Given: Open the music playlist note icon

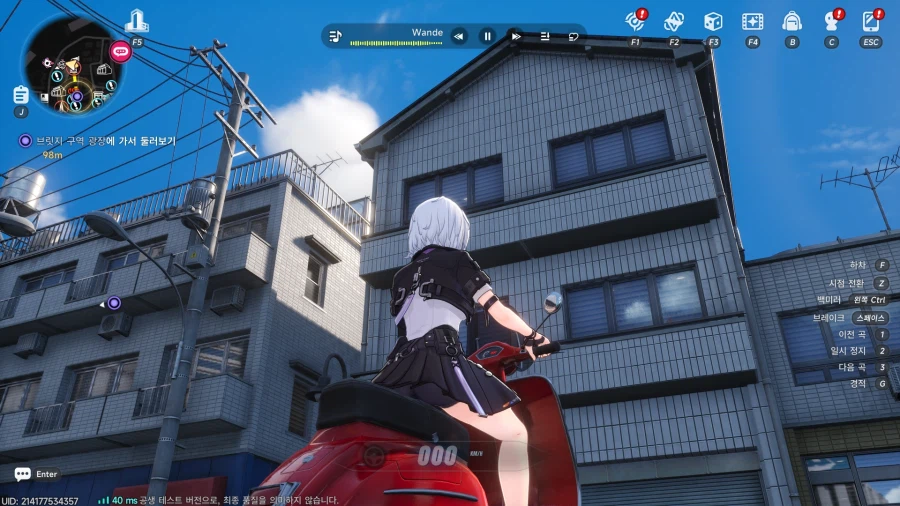Looking at the screenshot, I should pyautogui.click(x=336, y=36).
